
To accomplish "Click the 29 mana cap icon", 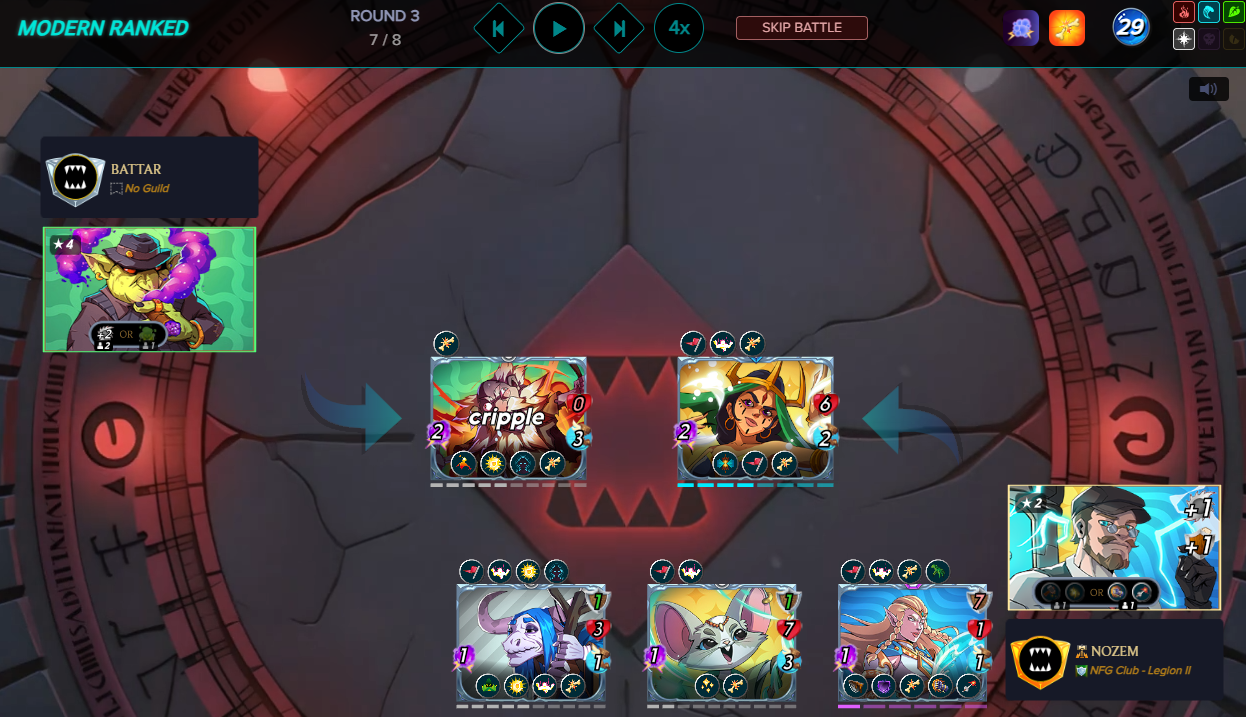I will click(1131, 28).
